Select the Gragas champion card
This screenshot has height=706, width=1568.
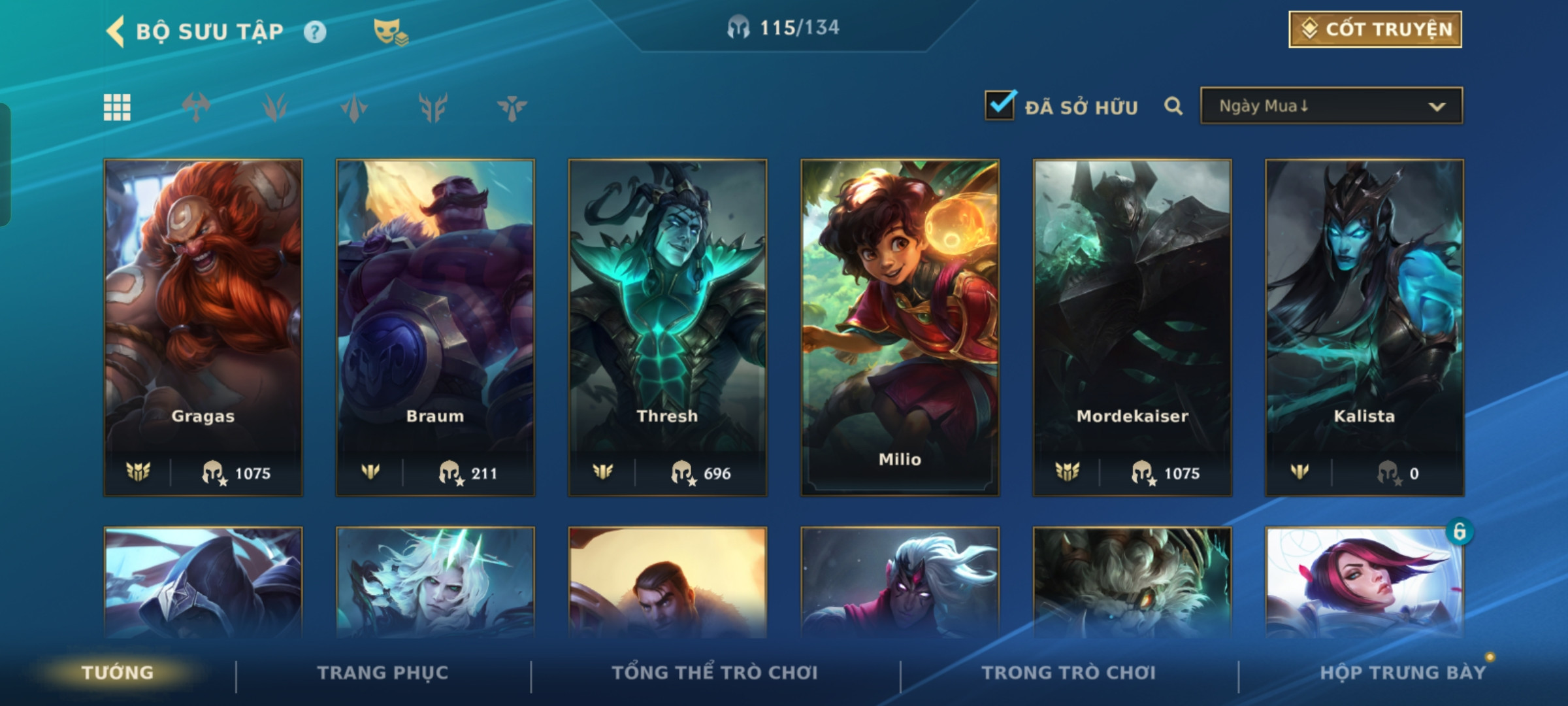coord(203,327)
